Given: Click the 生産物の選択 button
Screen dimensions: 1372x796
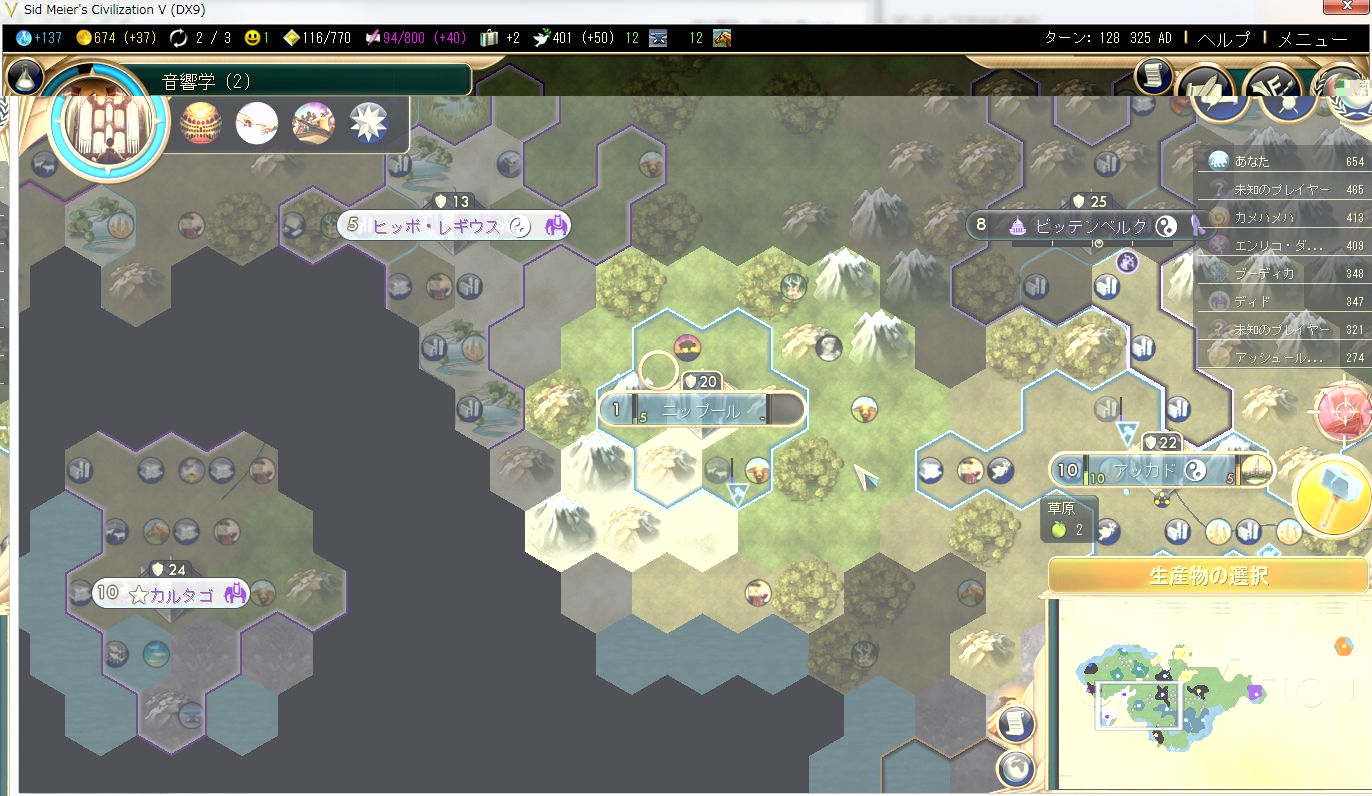Looking at the screenshot, I should 1209,576.
